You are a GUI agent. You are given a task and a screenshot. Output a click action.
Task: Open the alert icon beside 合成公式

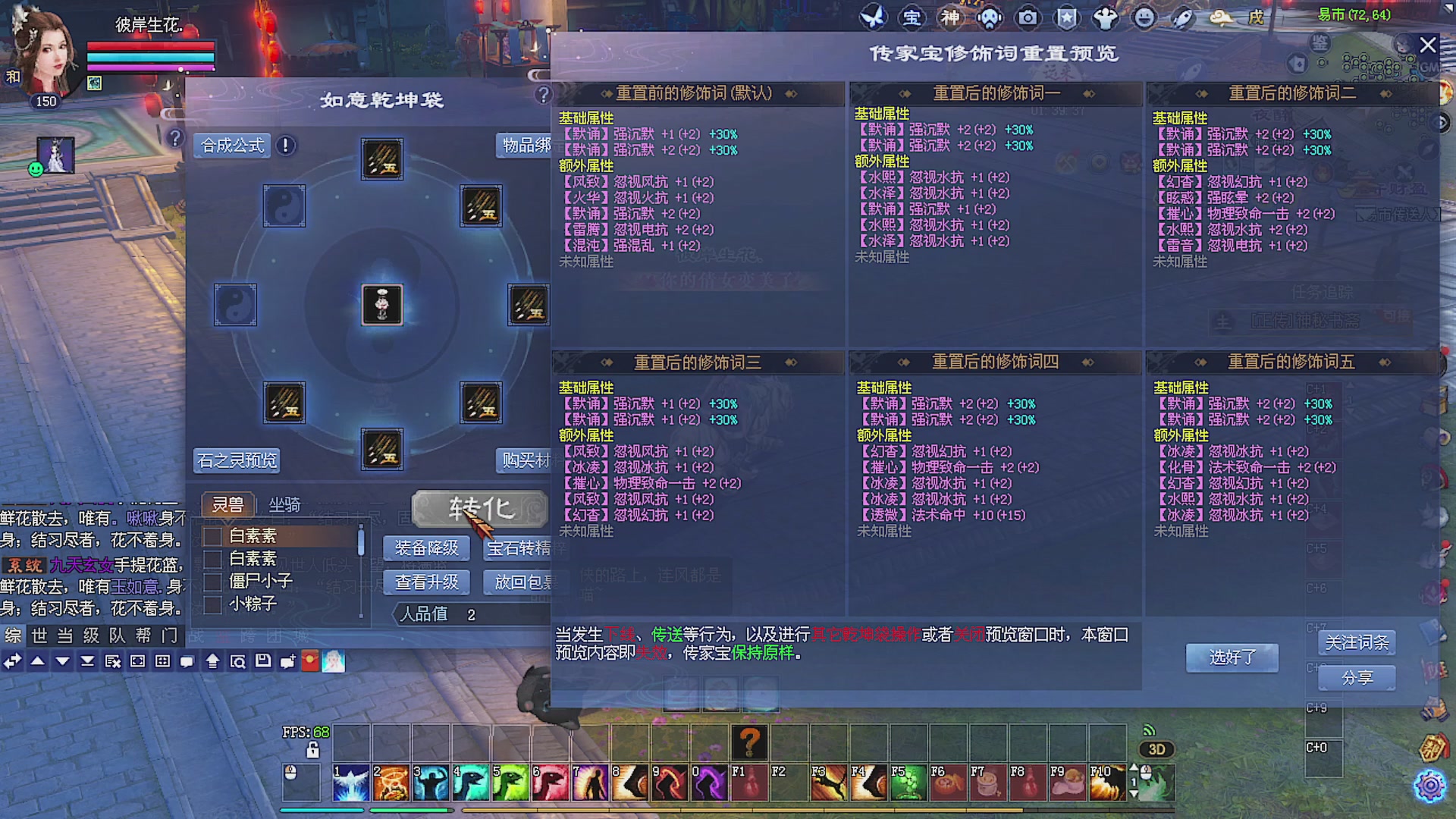[285, 146]
